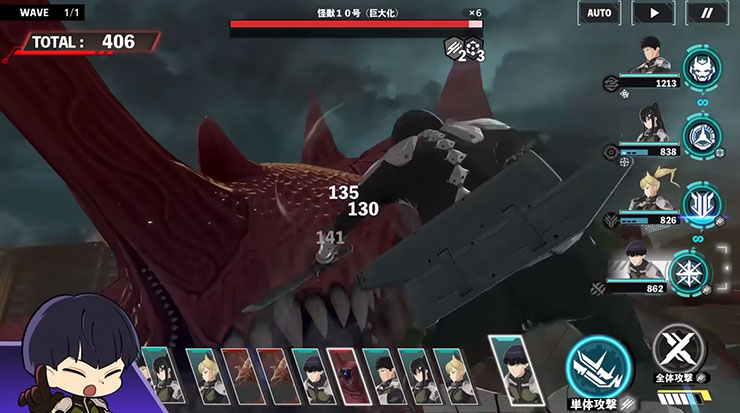Use the single-target attack (単体攻撃) skill
This screenshot has width=740, height=413.
[x=598, y=368]
